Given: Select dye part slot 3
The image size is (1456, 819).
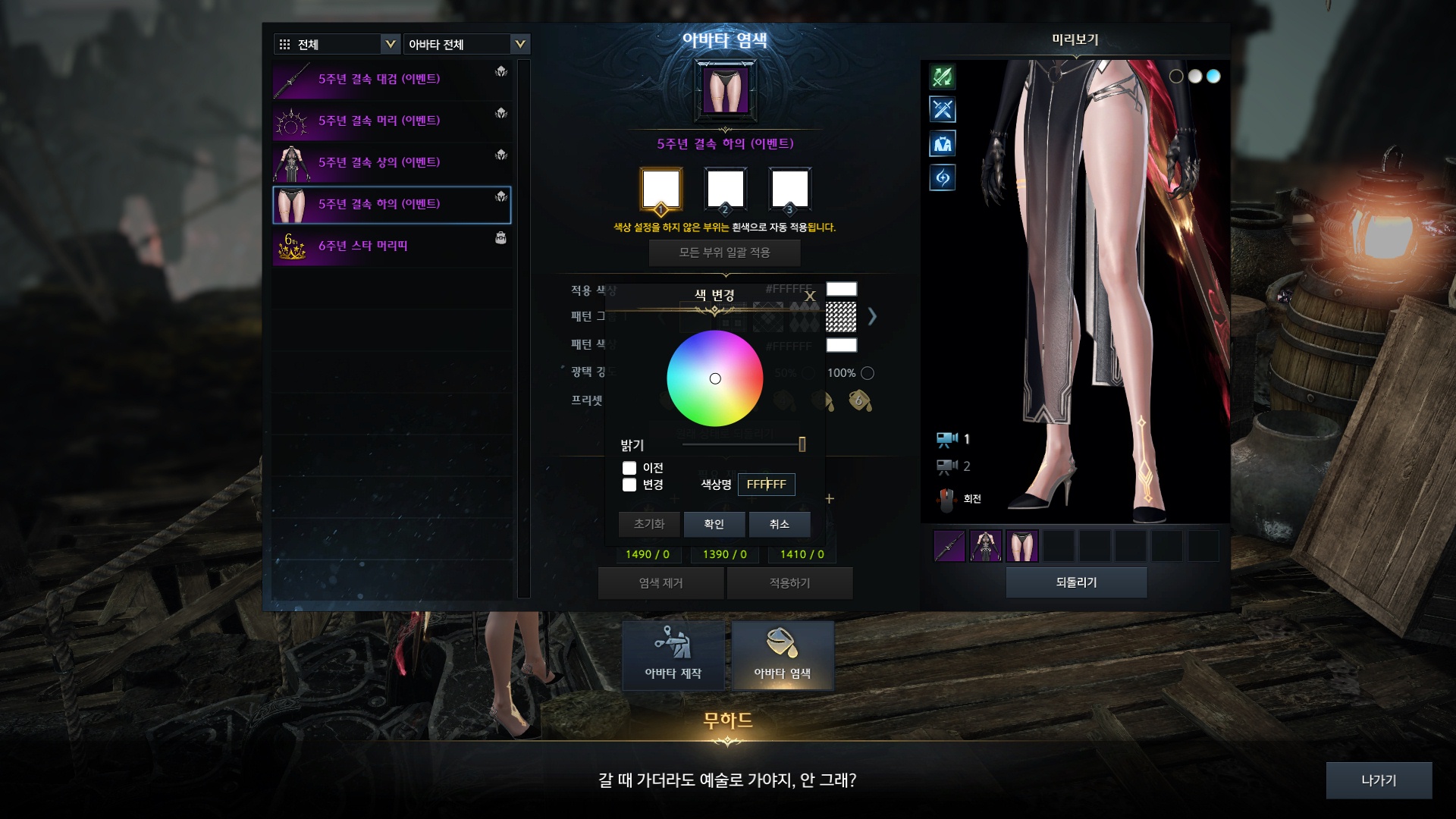Looking at the screenshot, I should [789, 189].
